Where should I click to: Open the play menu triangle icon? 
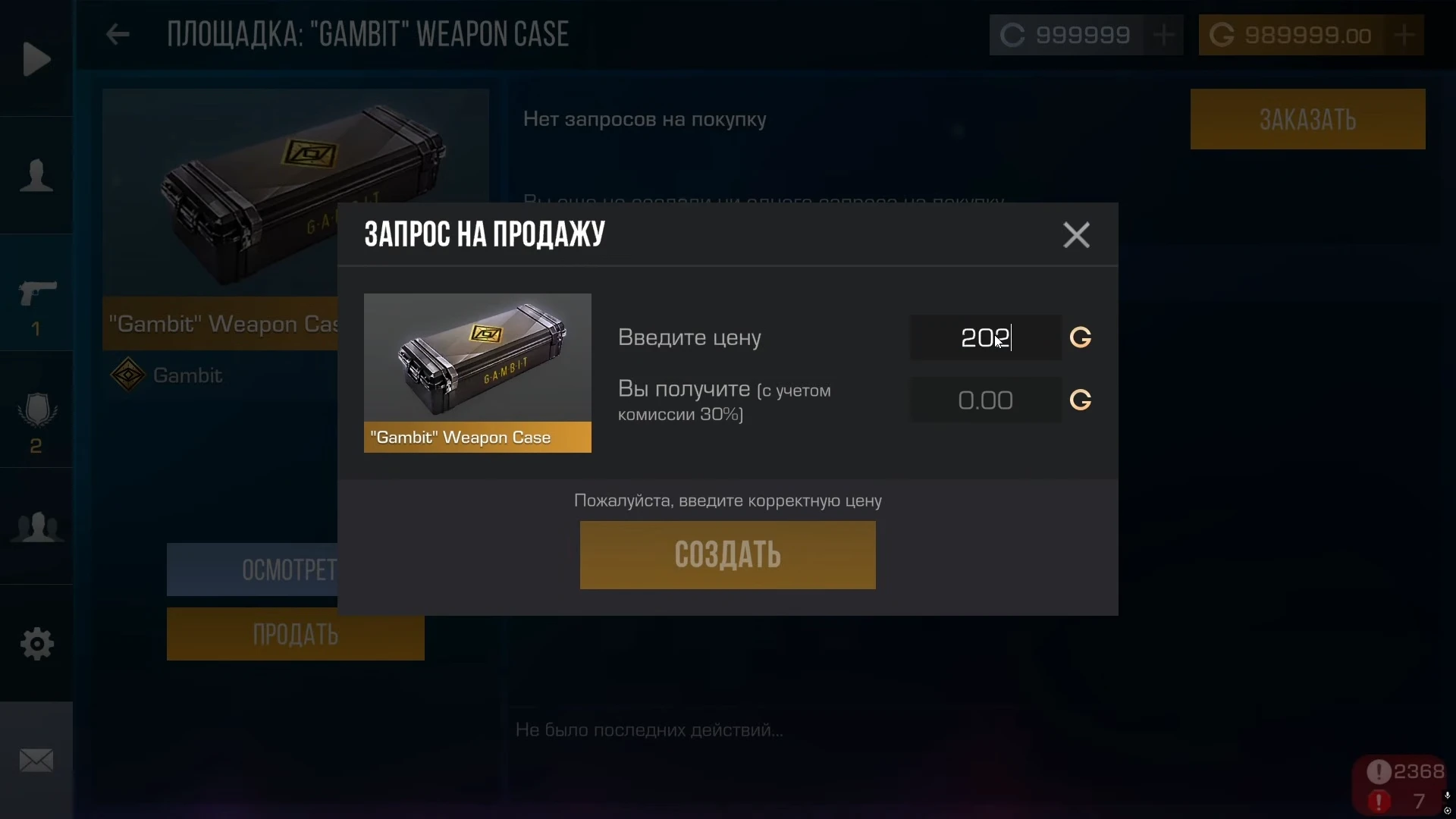tap(36, 59)
